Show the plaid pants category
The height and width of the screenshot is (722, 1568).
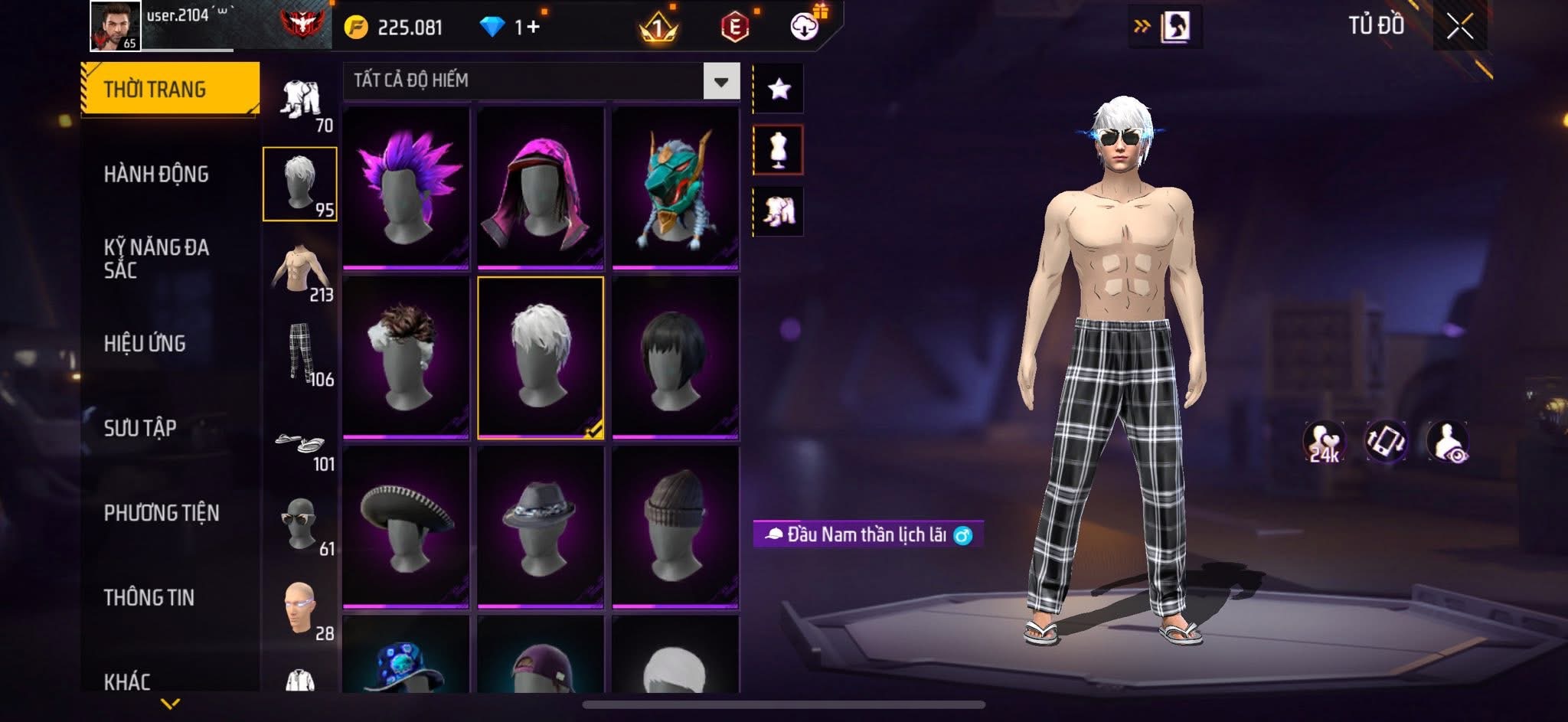[x=301, y=354]
